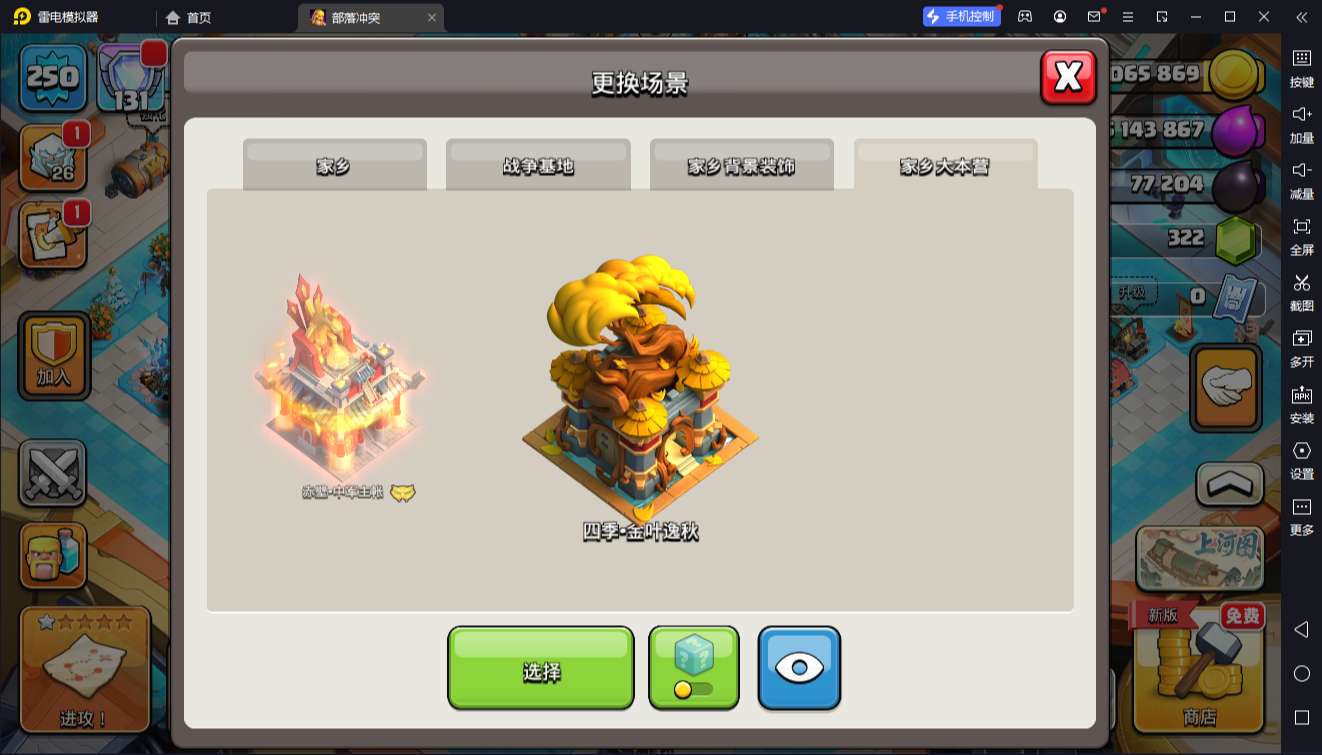Switch to the 家乡 tab
This screenshot has width=1322, height=755.
tap(334, 165)
